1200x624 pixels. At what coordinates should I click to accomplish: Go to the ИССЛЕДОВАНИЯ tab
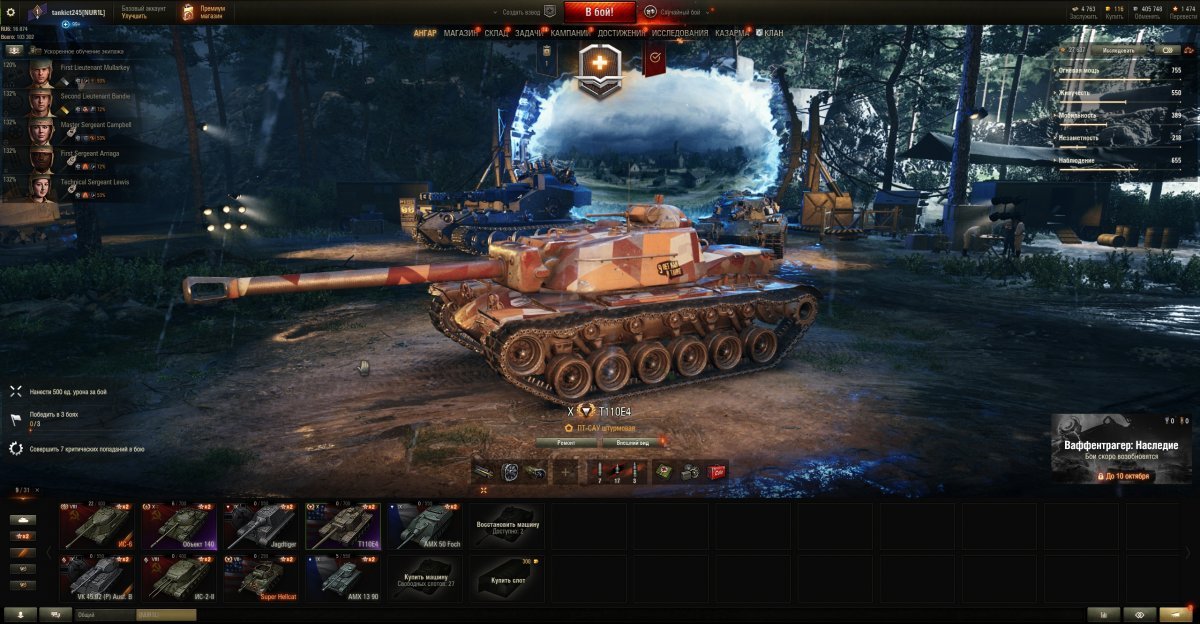(x=679, y=33)
